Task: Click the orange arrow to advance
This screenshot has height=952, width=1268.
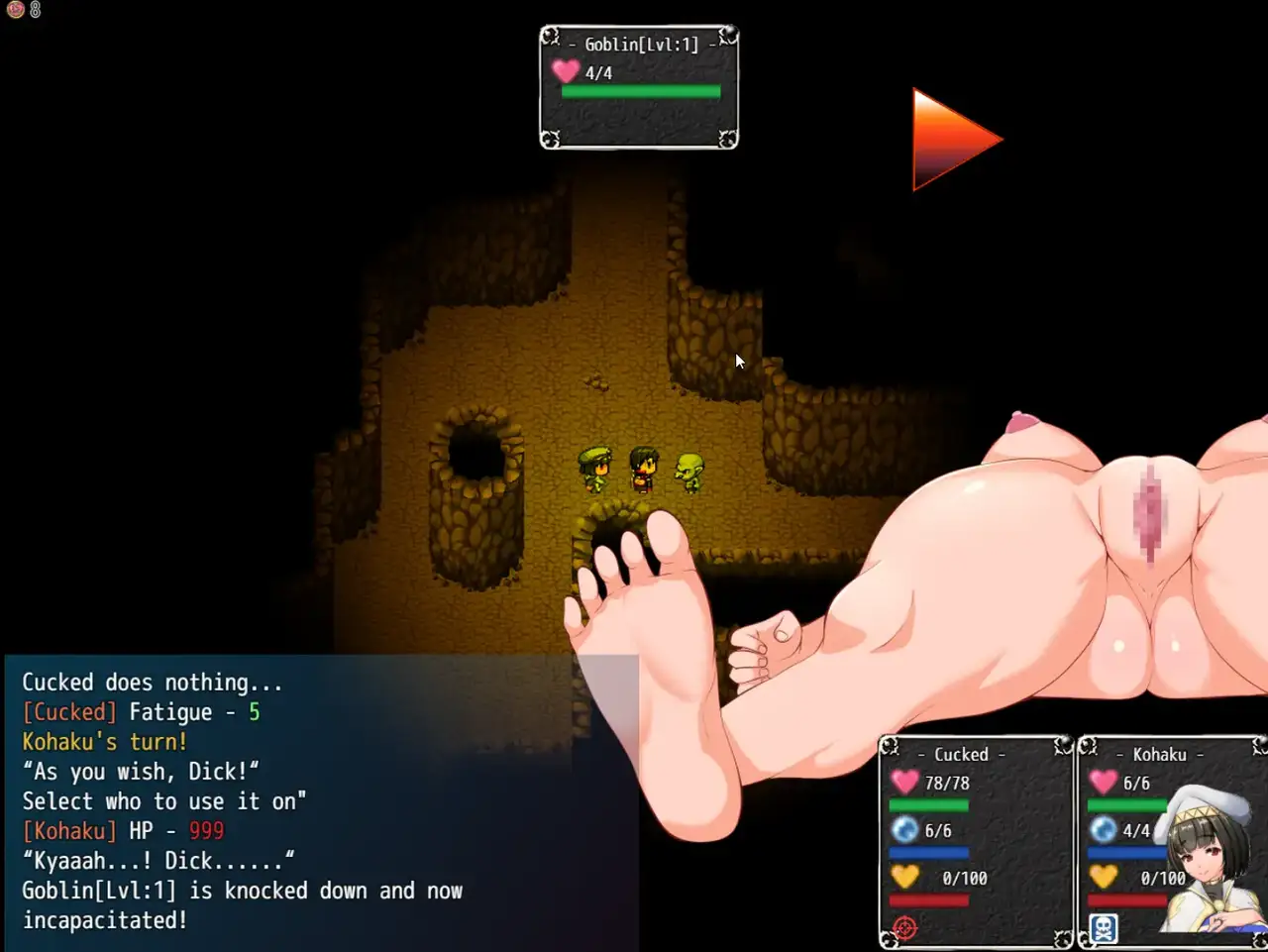Action: click(x=950, y=140)
